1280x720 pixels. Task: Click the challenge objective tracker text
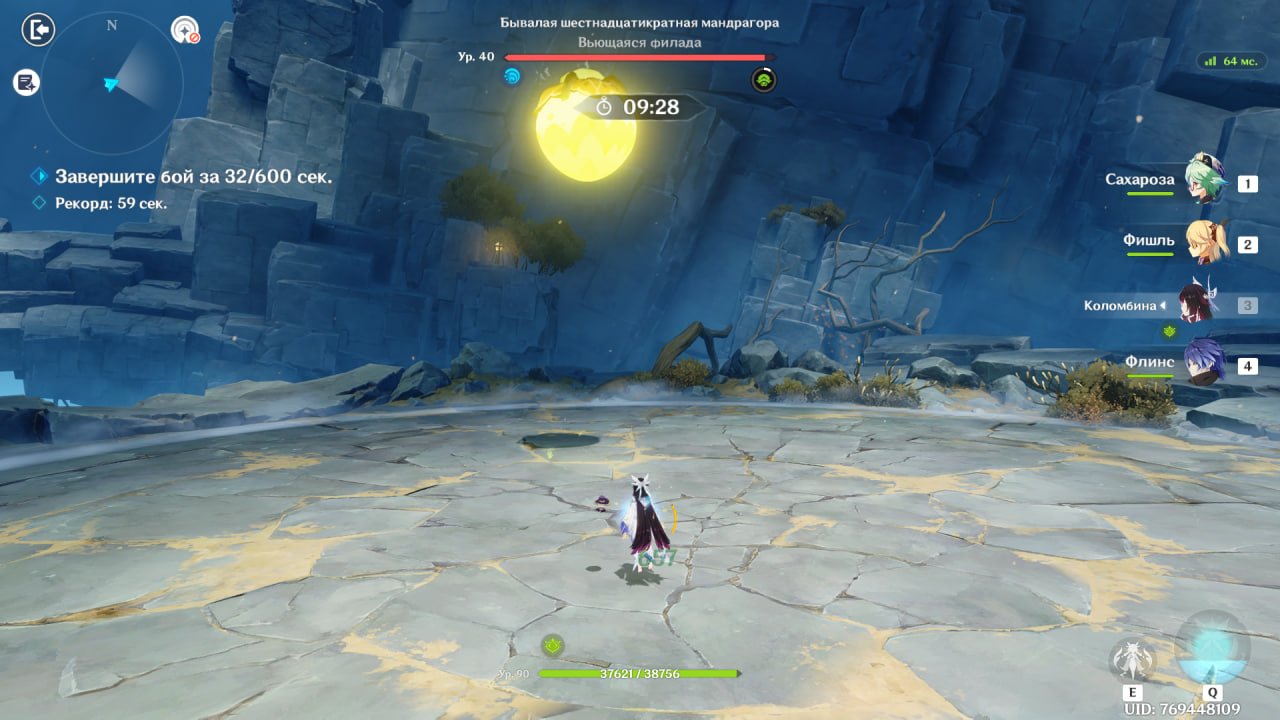point(193,177)
